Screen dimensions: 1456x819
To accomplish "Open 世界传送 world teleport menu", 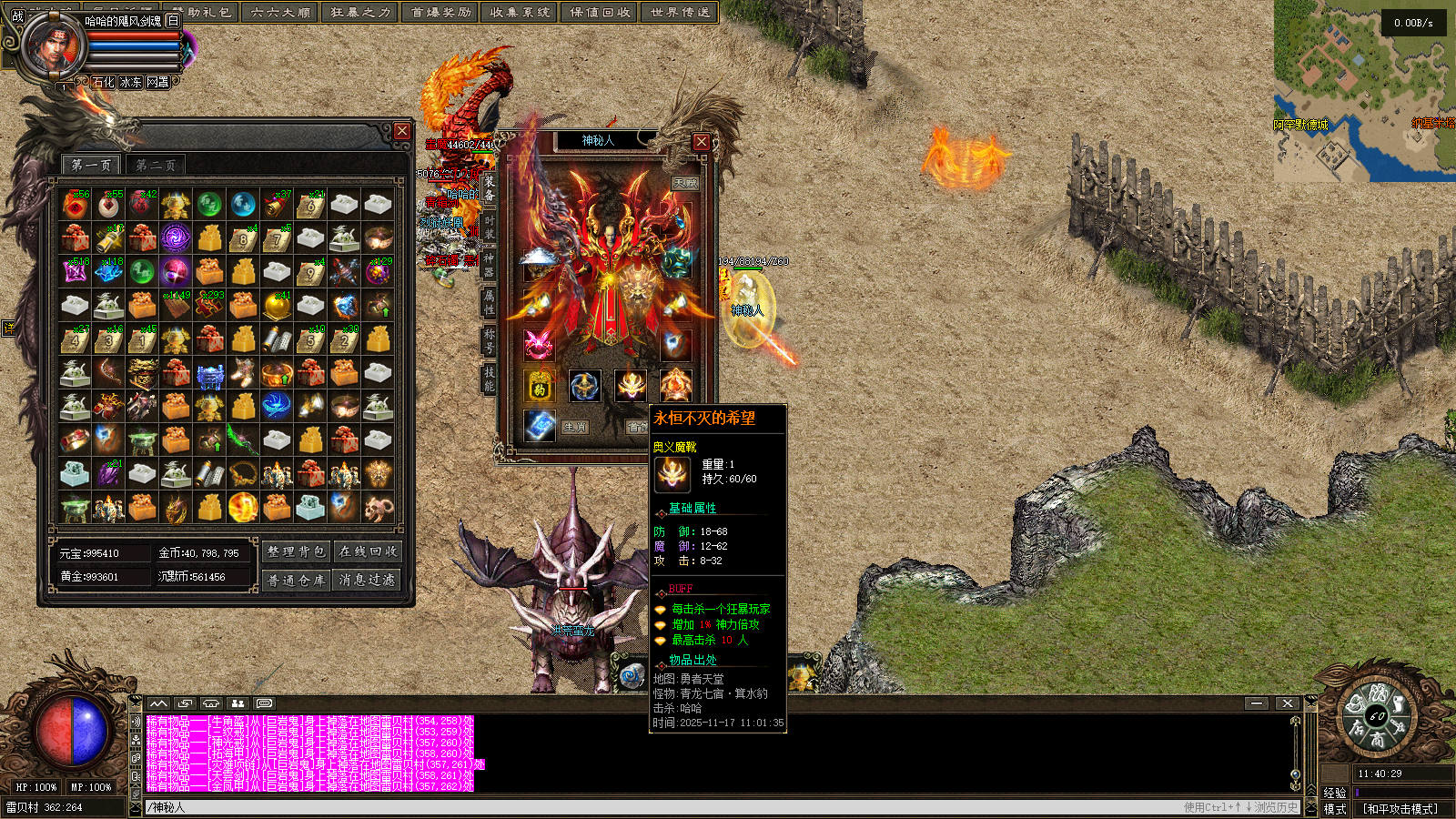I will tap(680, 13).
